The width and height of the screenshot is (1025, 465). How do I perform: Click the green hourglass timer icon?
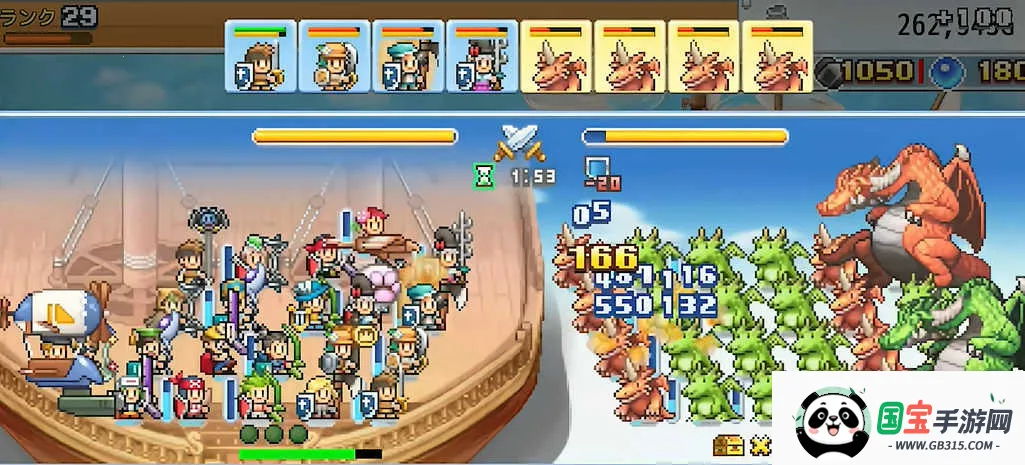[484, 177]
